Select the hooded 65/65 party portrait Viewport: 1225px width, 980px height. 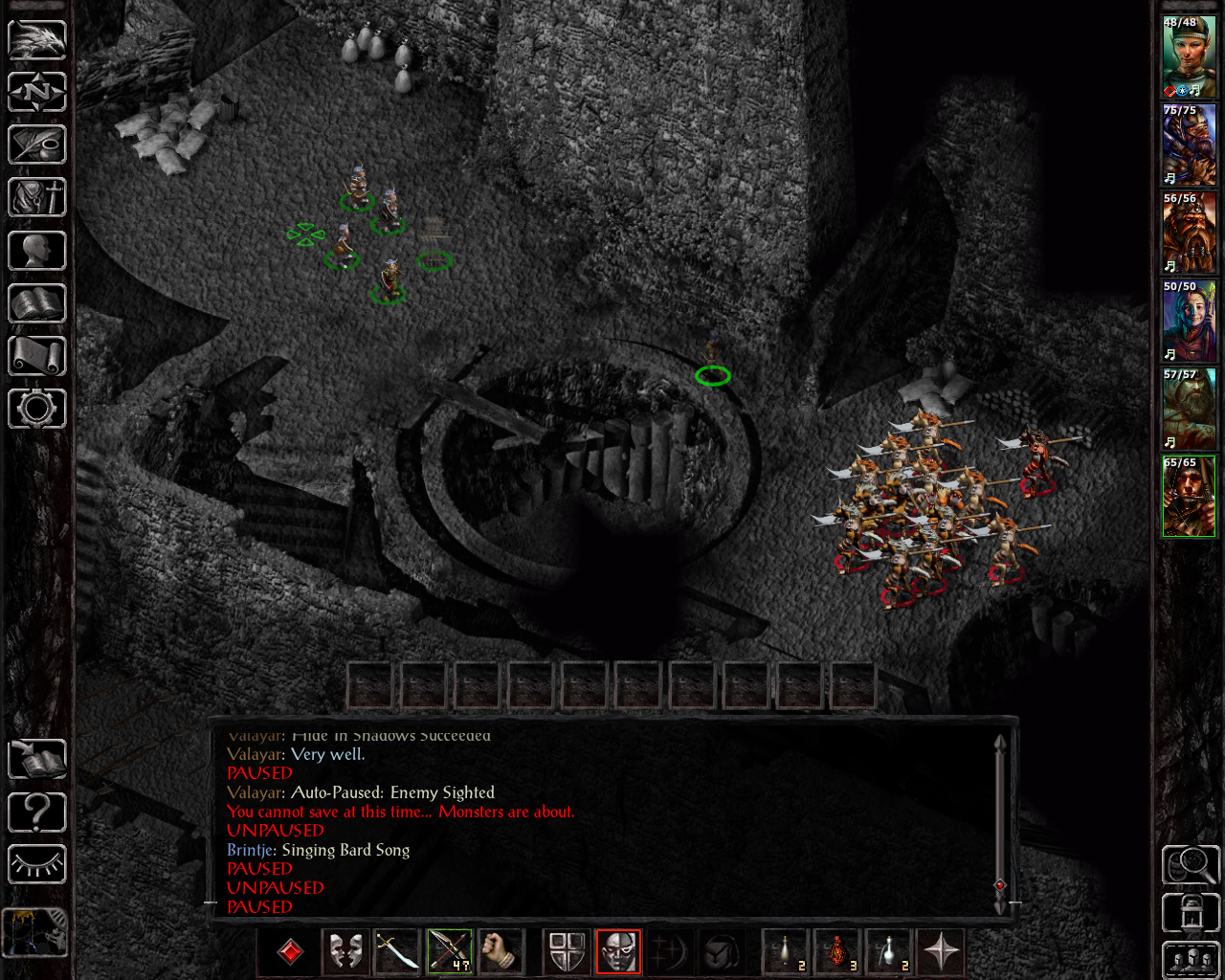coord(1189,497)
